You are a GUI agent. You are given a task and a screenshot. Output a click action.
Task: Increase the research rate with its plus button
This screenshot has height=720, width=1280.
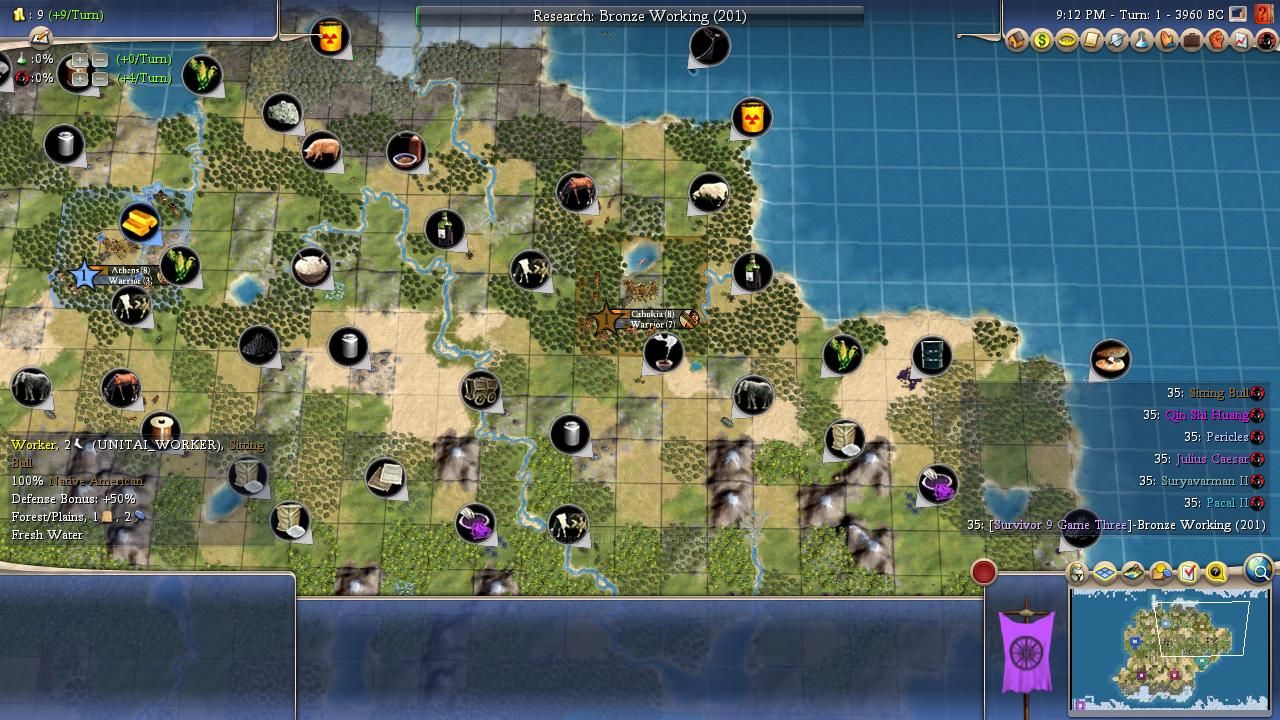click(80, 60)
